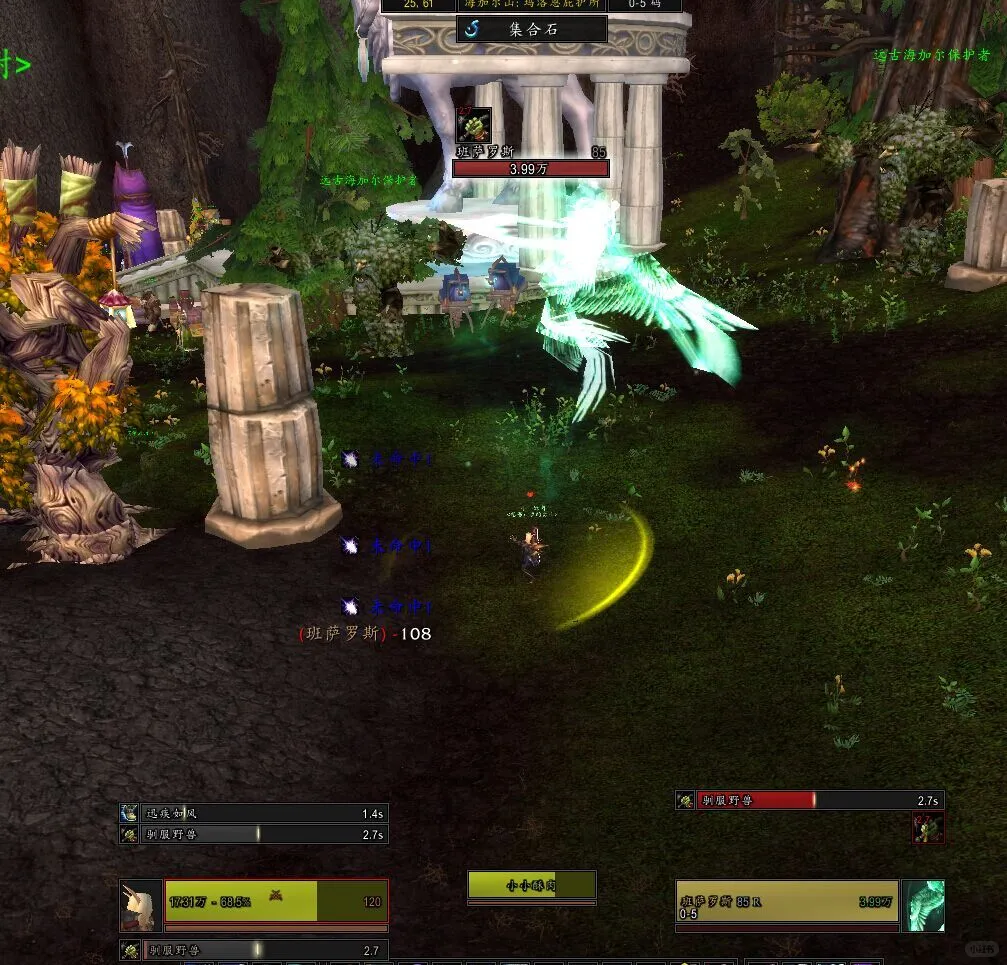Inspect the Tame Beast debuff icon under the target cast bar
The height and width of the screenshot is (965, 1007).
(928, 828)
